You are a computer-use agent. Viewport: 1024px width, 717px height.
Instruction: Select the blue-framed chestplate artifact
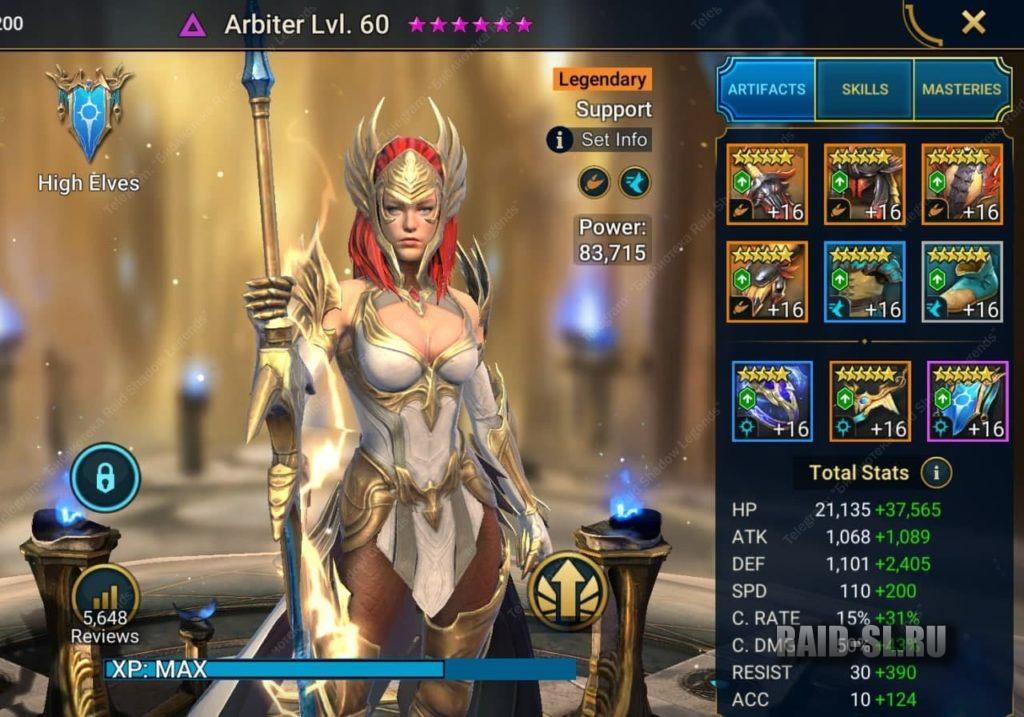[865, 282]
